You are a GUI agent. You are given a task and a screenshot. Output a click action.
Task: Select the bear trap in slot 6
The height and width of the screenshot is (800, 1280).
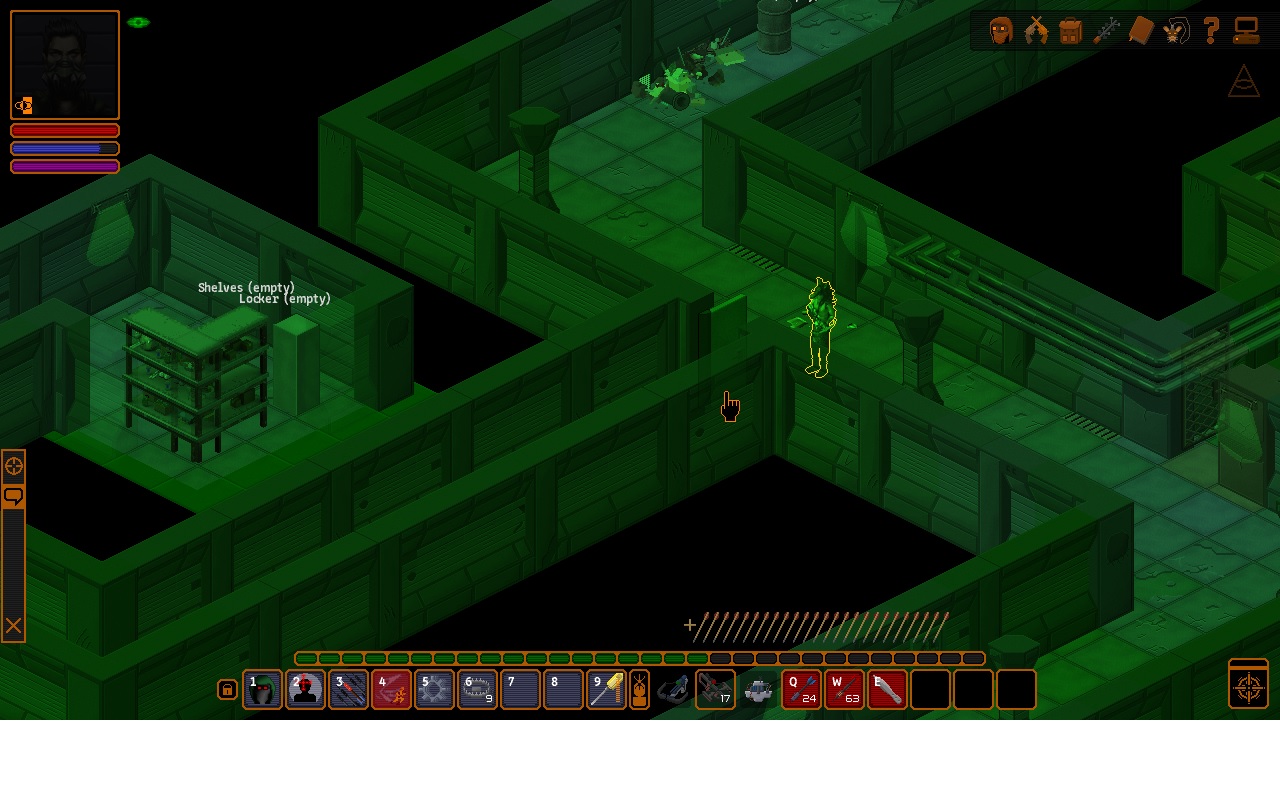tap(477, 690)
